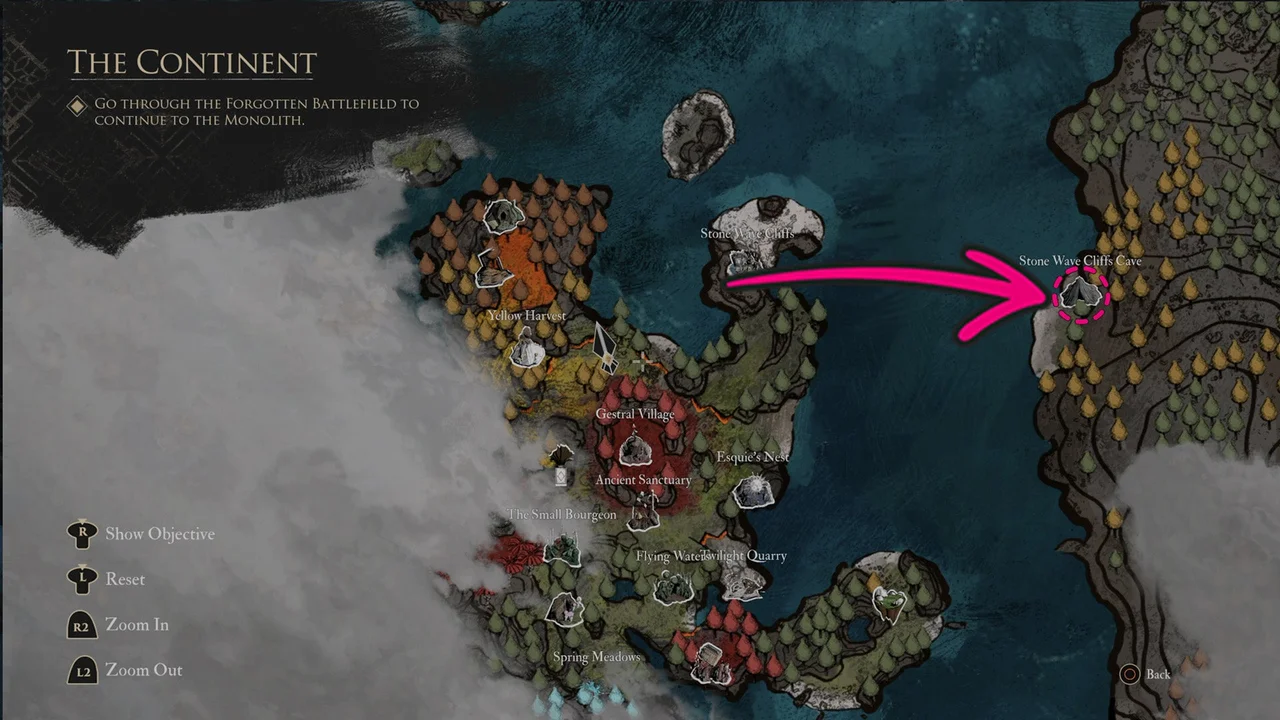Open the Flying Waterswilight Quarry marker
Screen dimensions: 1280x720
point(672,590)
